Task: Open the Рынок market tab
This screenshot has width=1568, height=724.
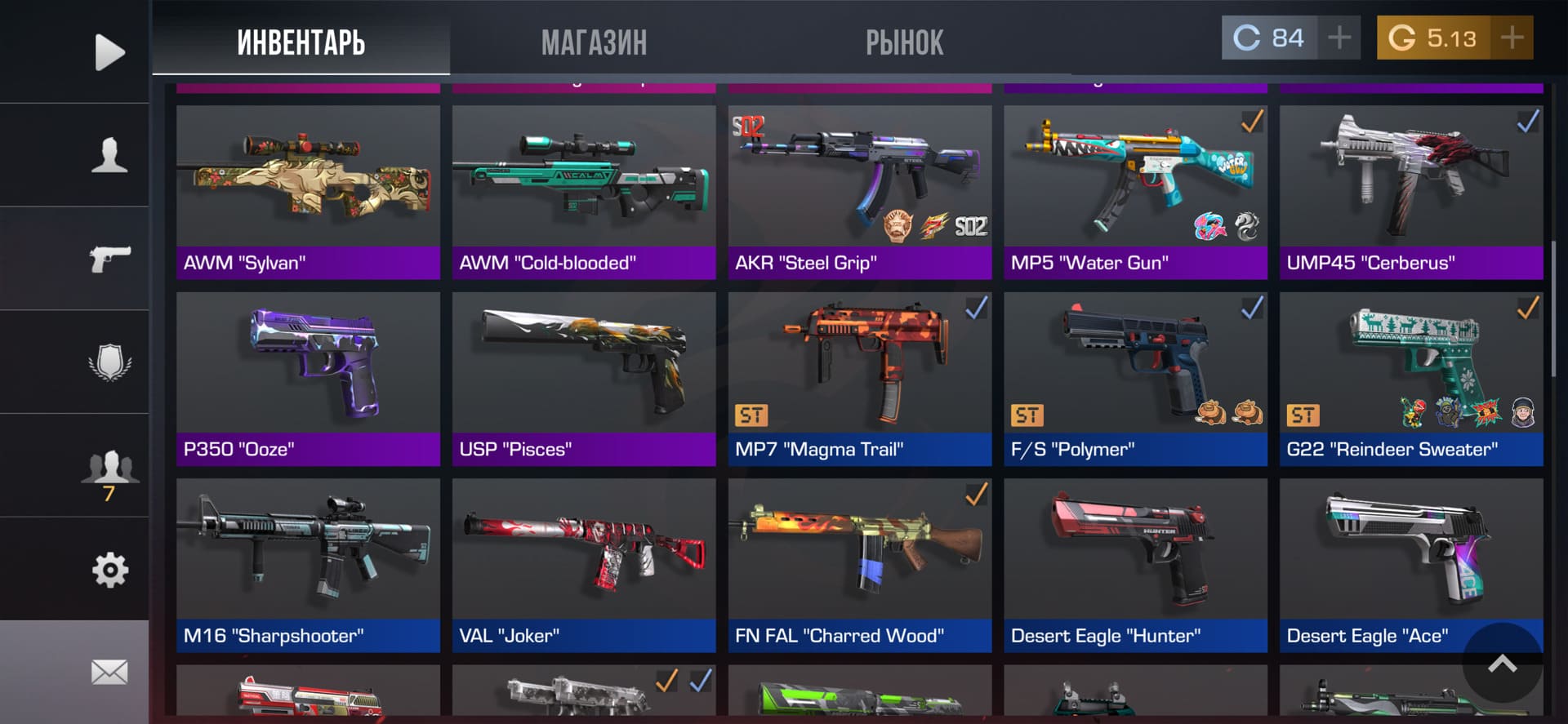Action: pyautogui.click(x=904, y=42)
